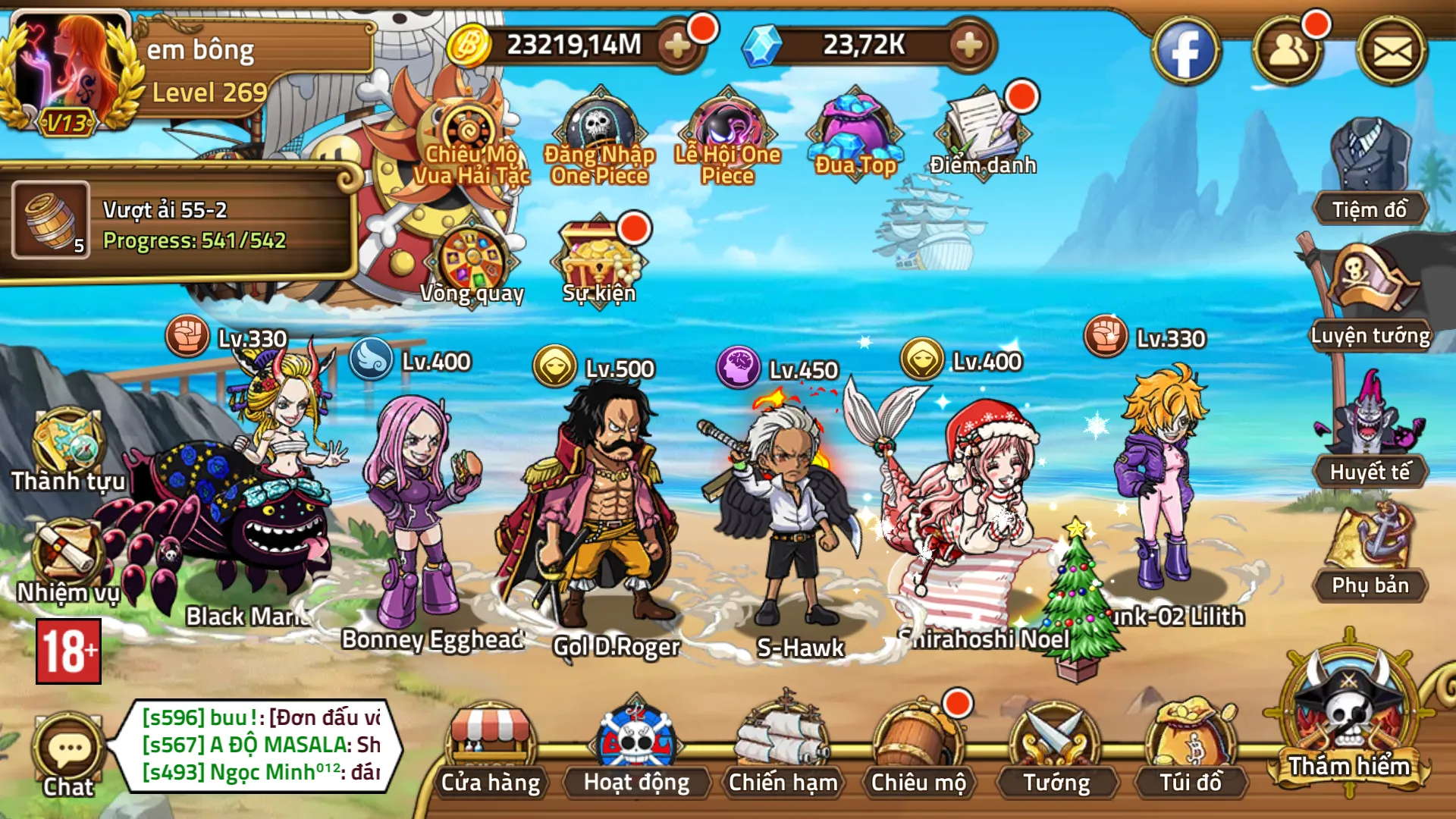Open the Tướng heroes menu
The width and height of the screenshot is (1456, 819).
pyautogui.click(x=1056, y=747)
